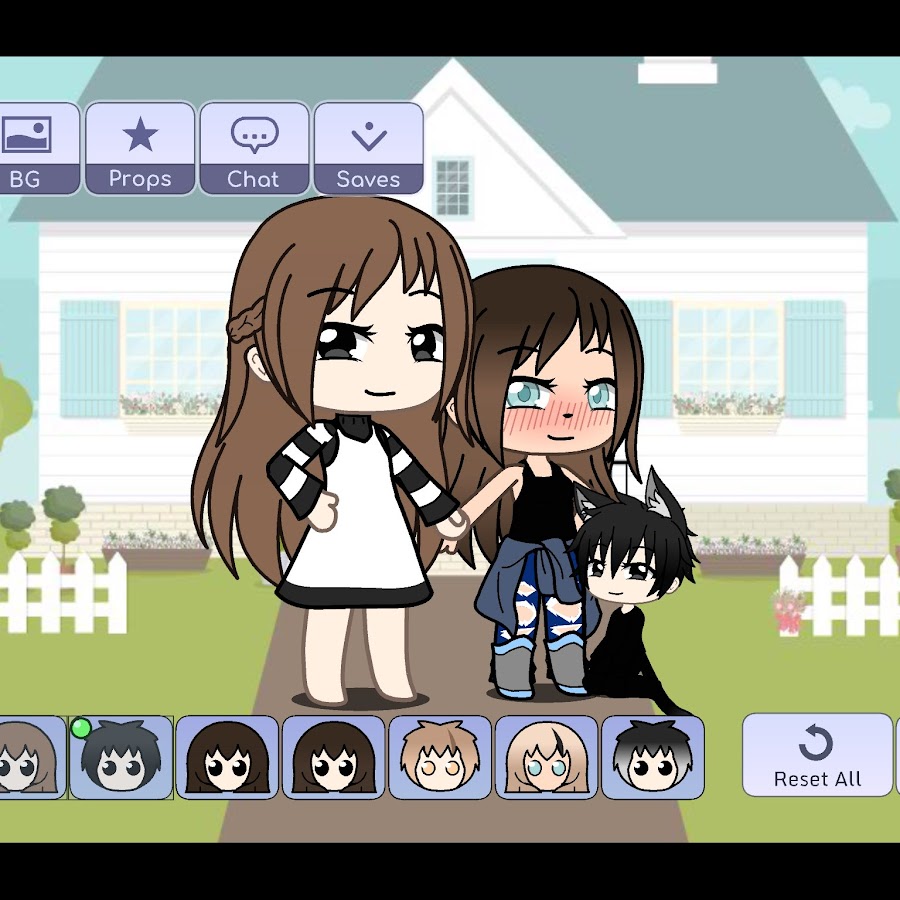The height and width of the screenshot is (900, 900).
Task: Click the Reset All button
Action: click(817, 755)
